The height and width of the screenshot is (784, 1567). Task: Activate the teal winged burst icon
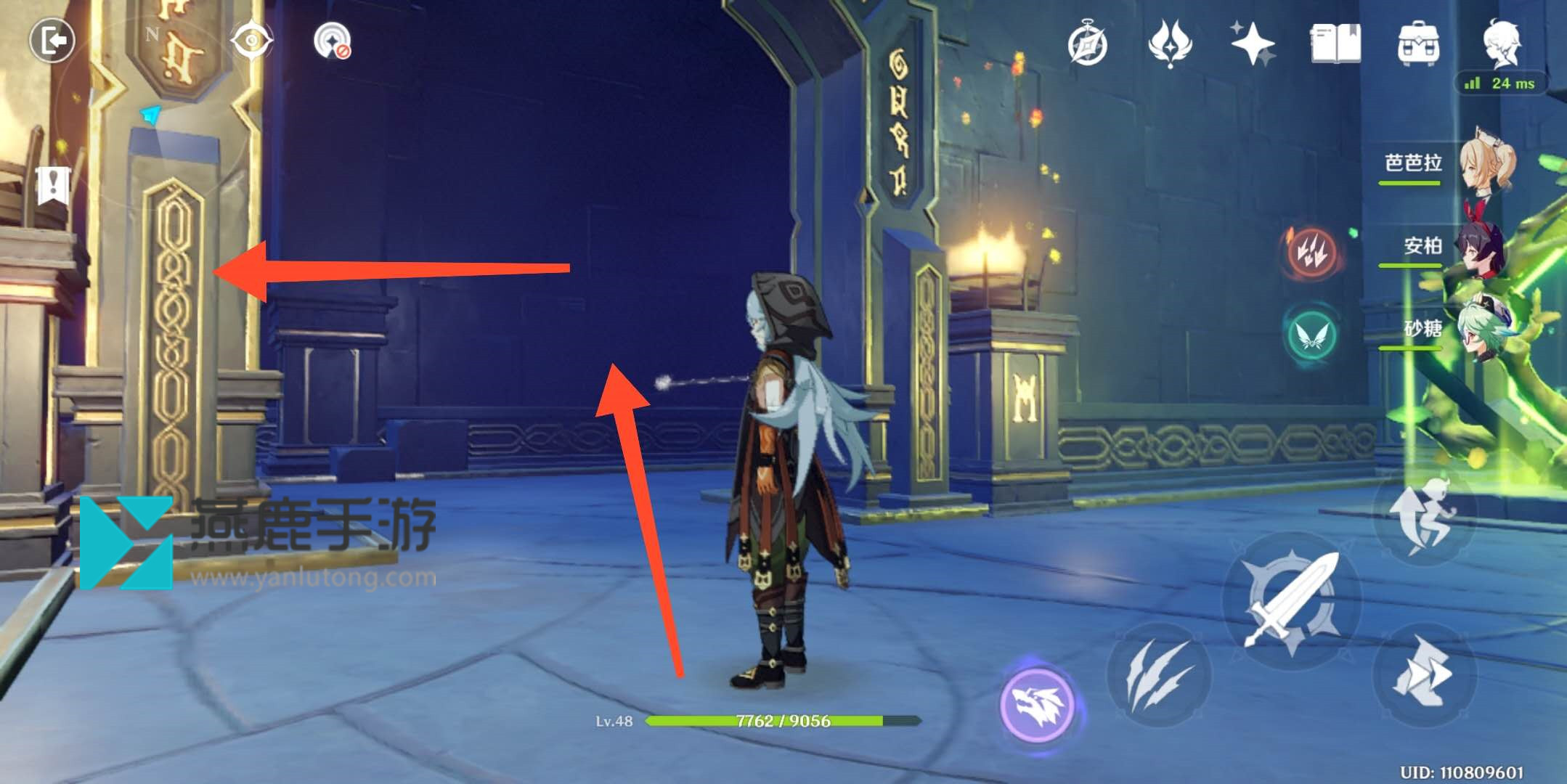(x=1311, y=335)
